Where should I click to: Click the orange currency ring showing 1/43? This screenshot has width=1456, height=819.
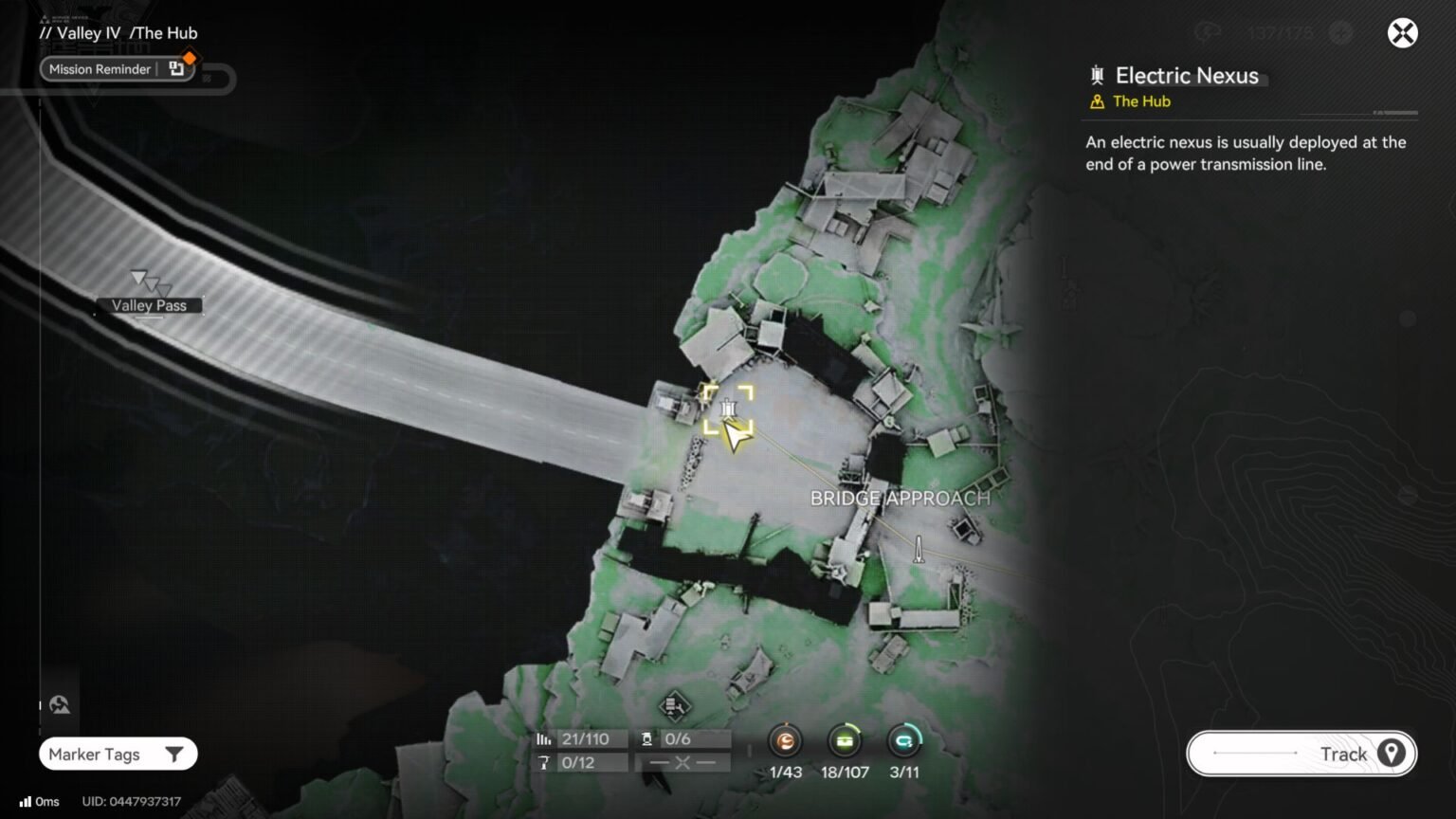pos(785,742)
